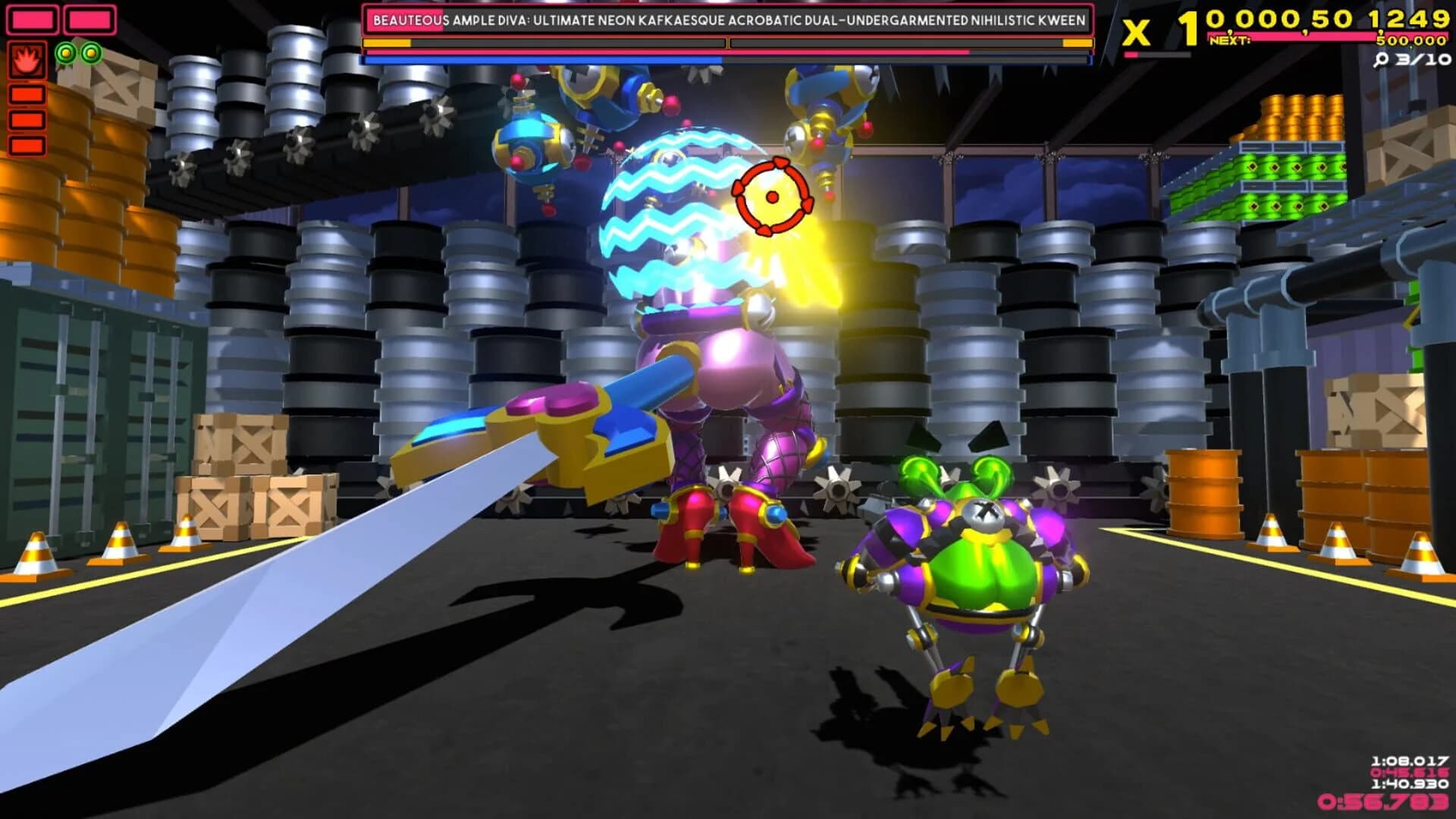The image size is (1456, 819).
Task: Expand the boss name banner
Action: tap(728, 20)
